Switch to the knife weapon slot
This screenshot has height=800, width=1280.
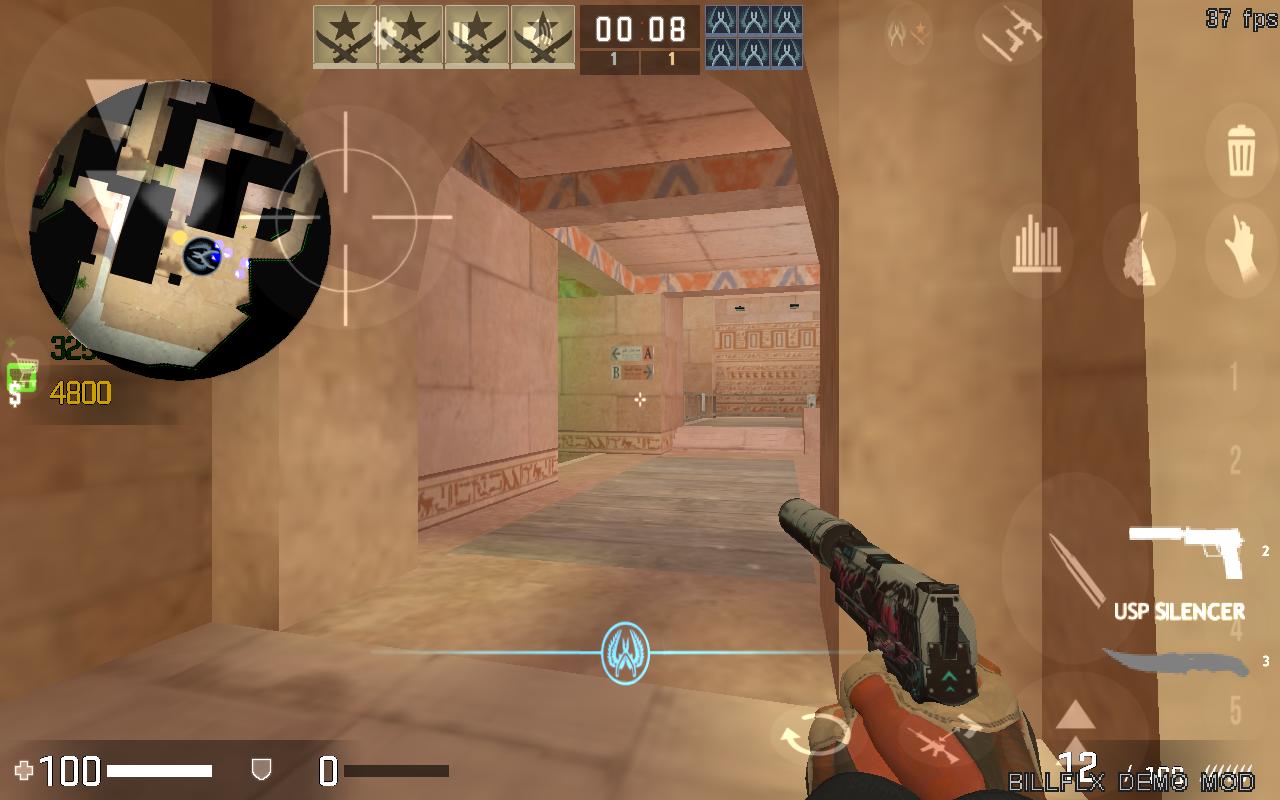pos(1176,663)
